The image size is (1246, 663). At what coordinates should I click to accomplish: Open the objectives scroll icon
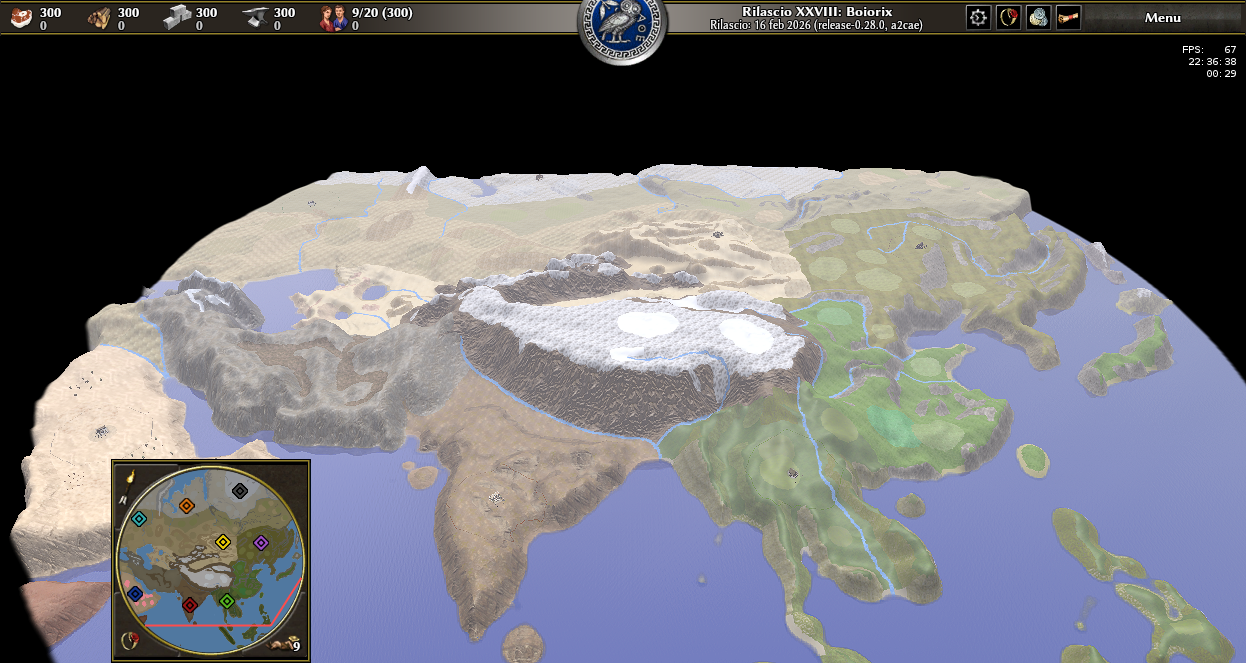click(x=1068, y=17)
